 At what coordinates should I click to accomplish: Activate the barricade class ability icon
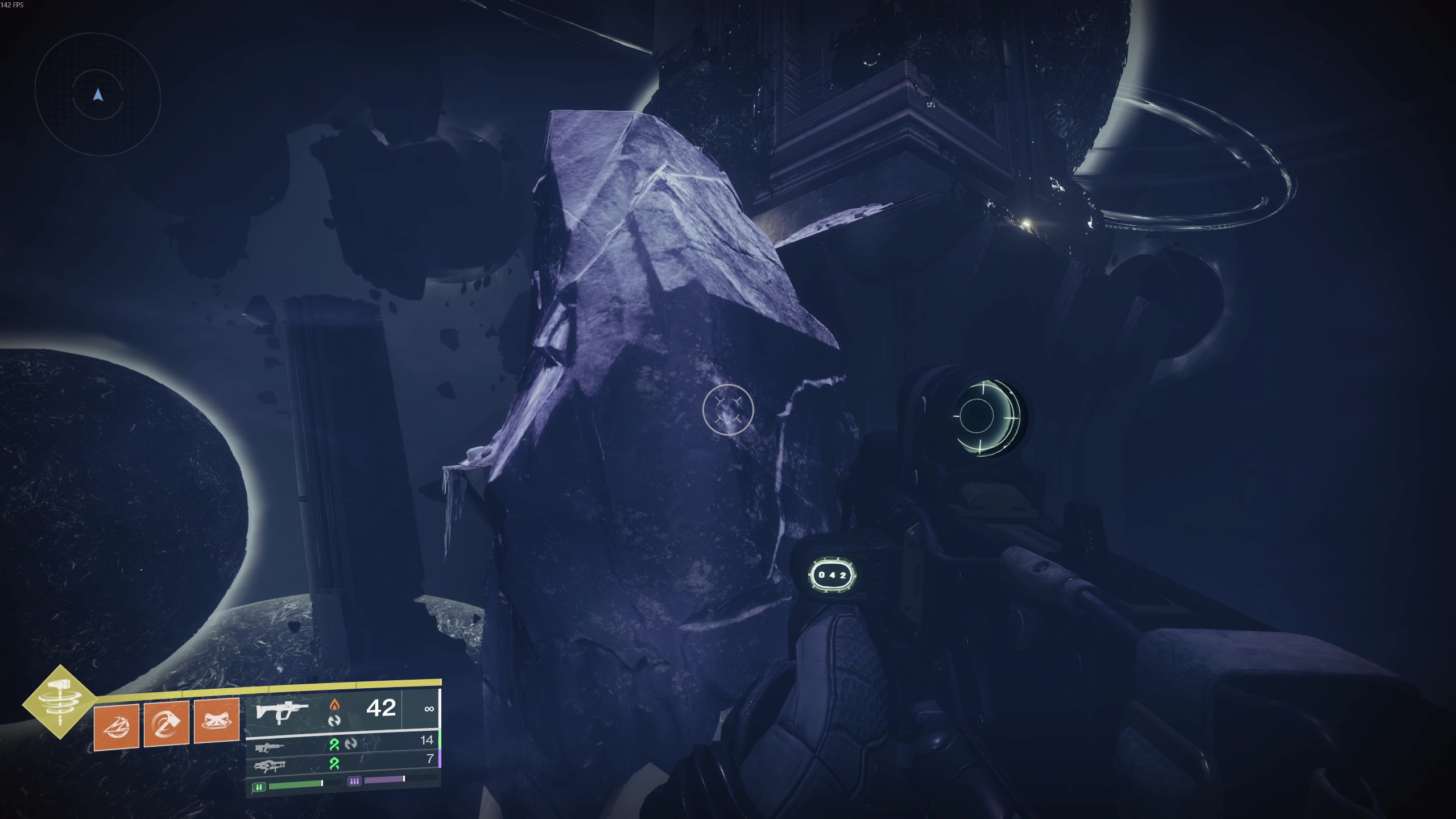[216, 721]
